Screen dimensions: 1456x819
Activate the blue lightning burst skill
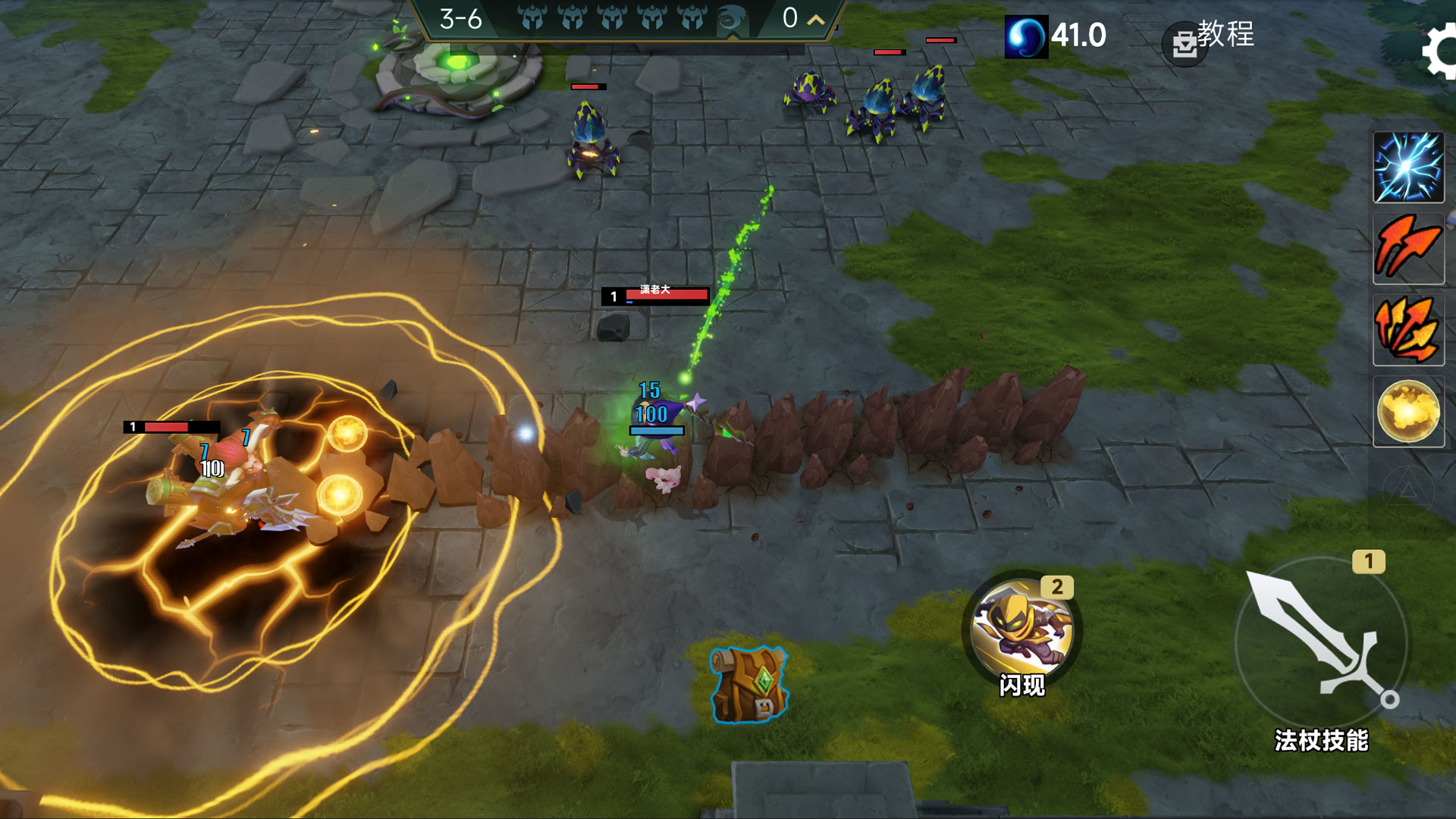coord(1408,168)
